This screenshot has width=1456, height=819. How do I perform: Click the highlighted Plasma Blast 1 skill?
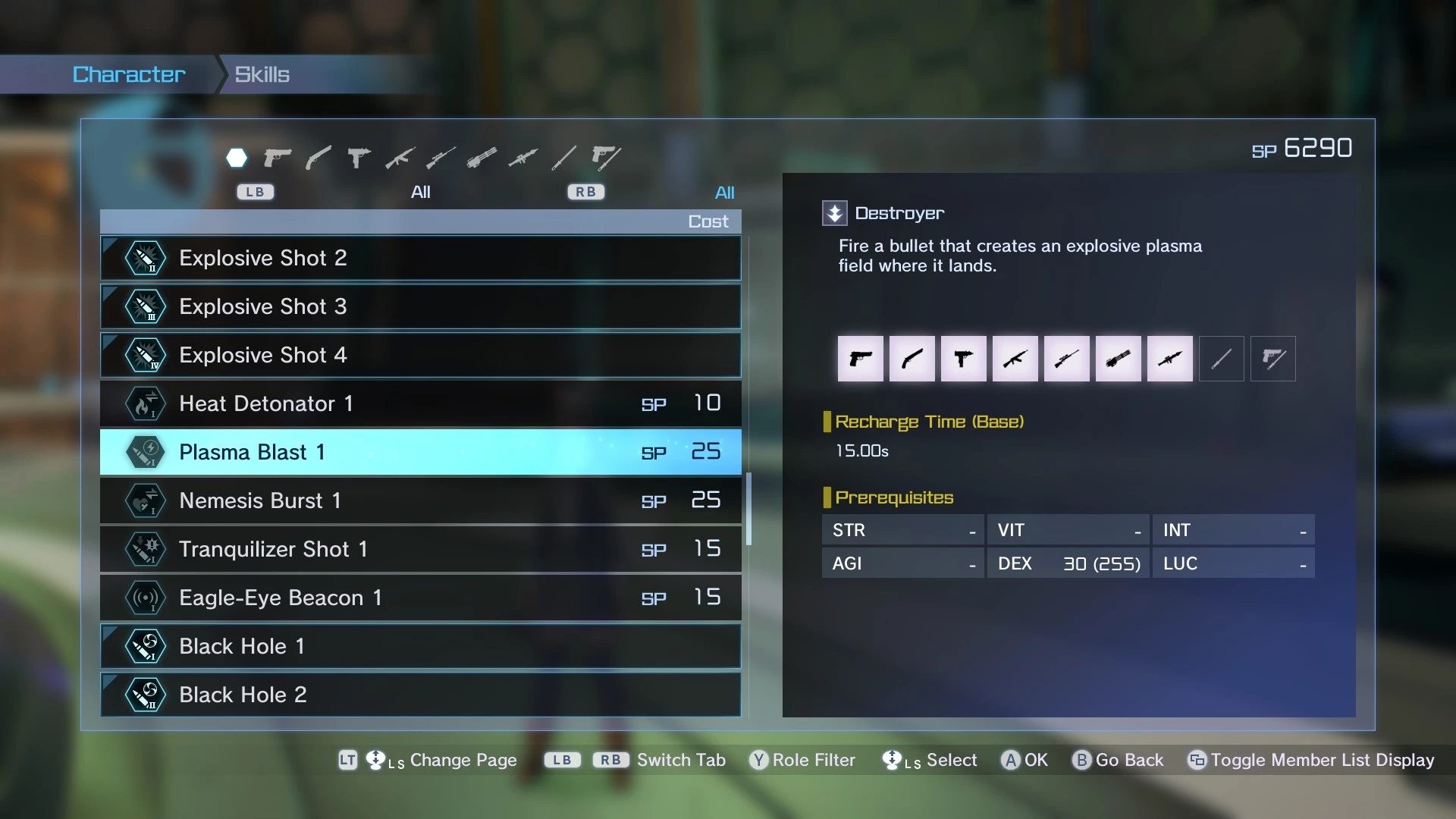(420, 452)
